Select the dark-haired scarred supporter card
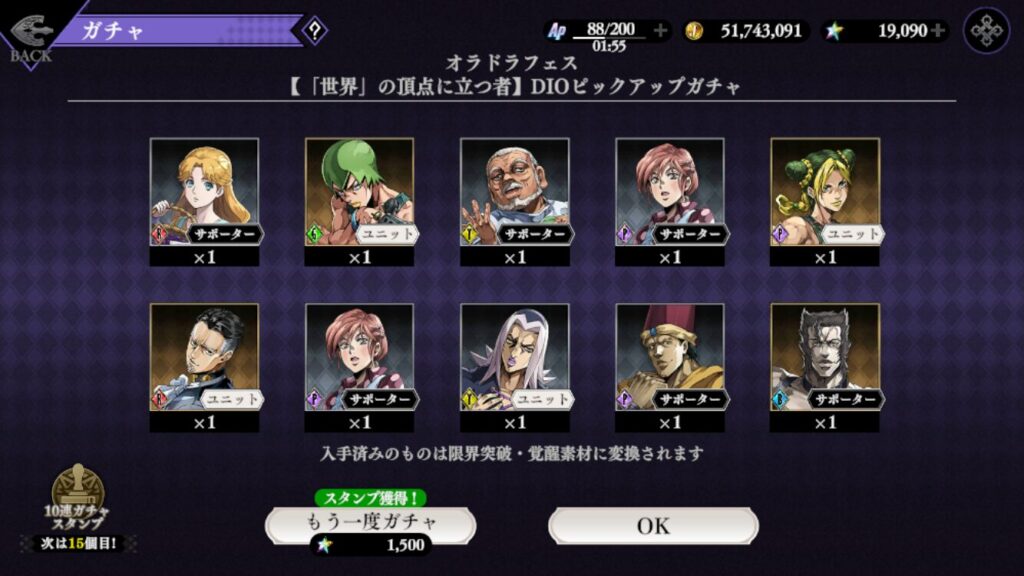 825,357
